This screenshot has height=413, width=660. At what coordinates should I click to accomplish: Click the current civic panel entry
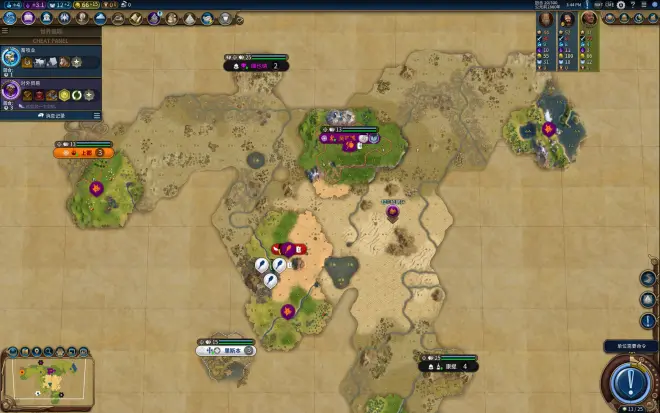click(50, 91)
